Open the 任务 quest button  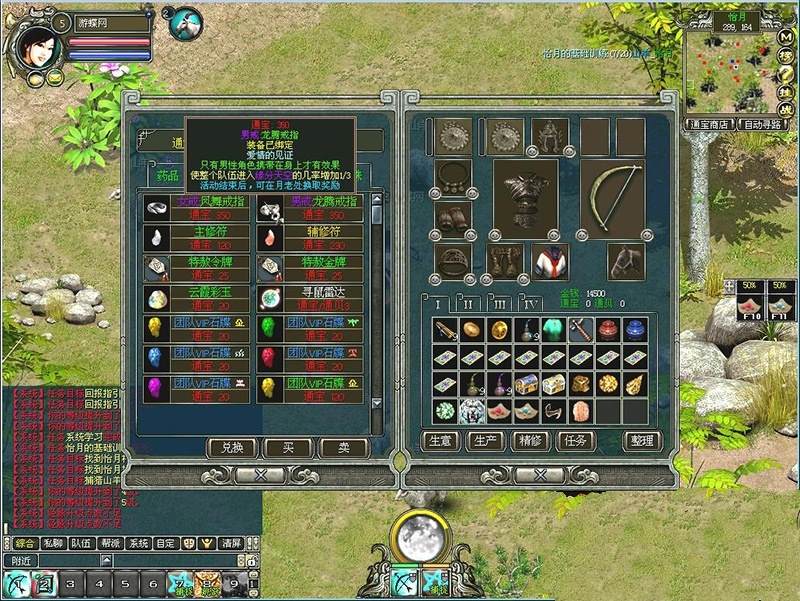574,440
